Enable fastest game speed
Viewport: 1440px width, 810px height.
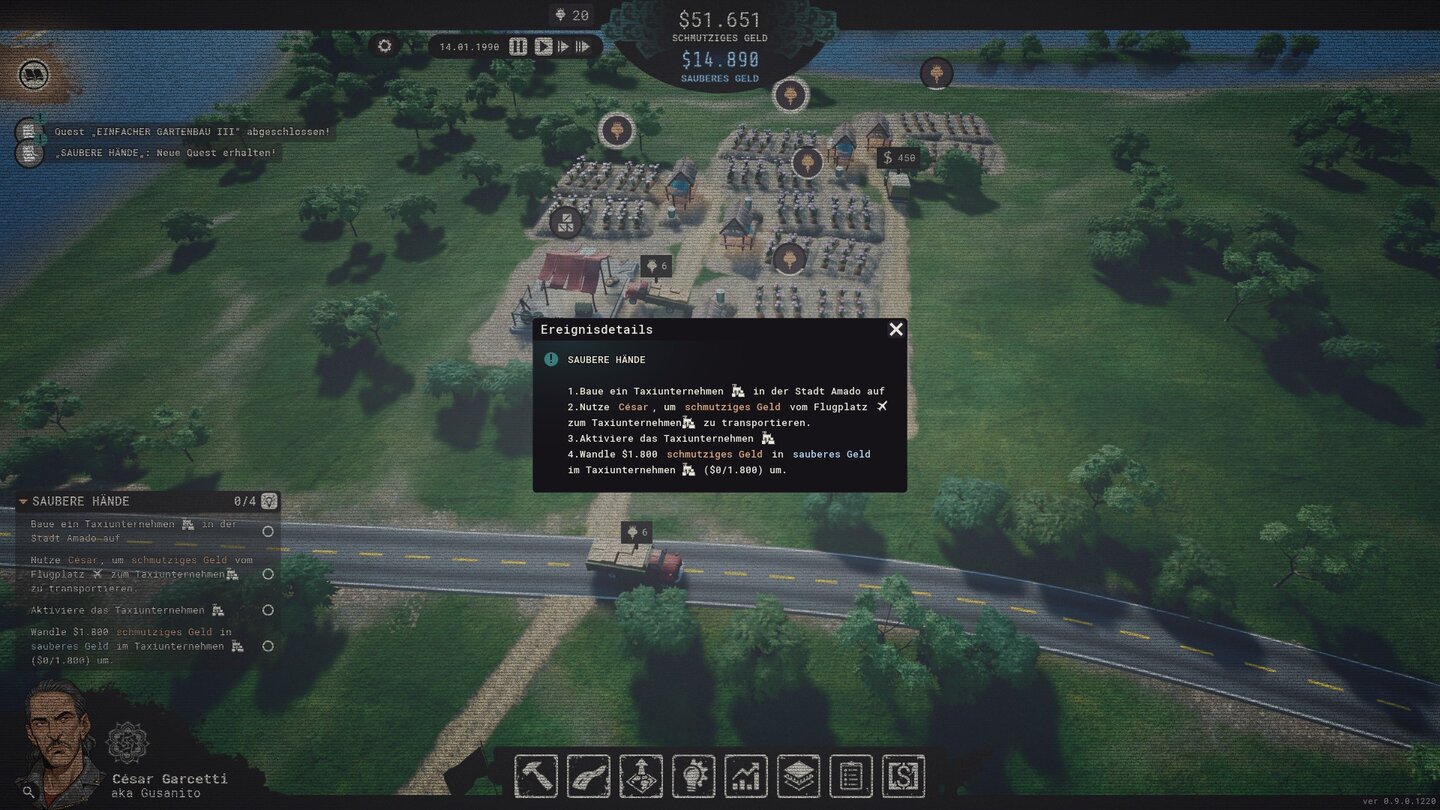click(x=584, y=46)
